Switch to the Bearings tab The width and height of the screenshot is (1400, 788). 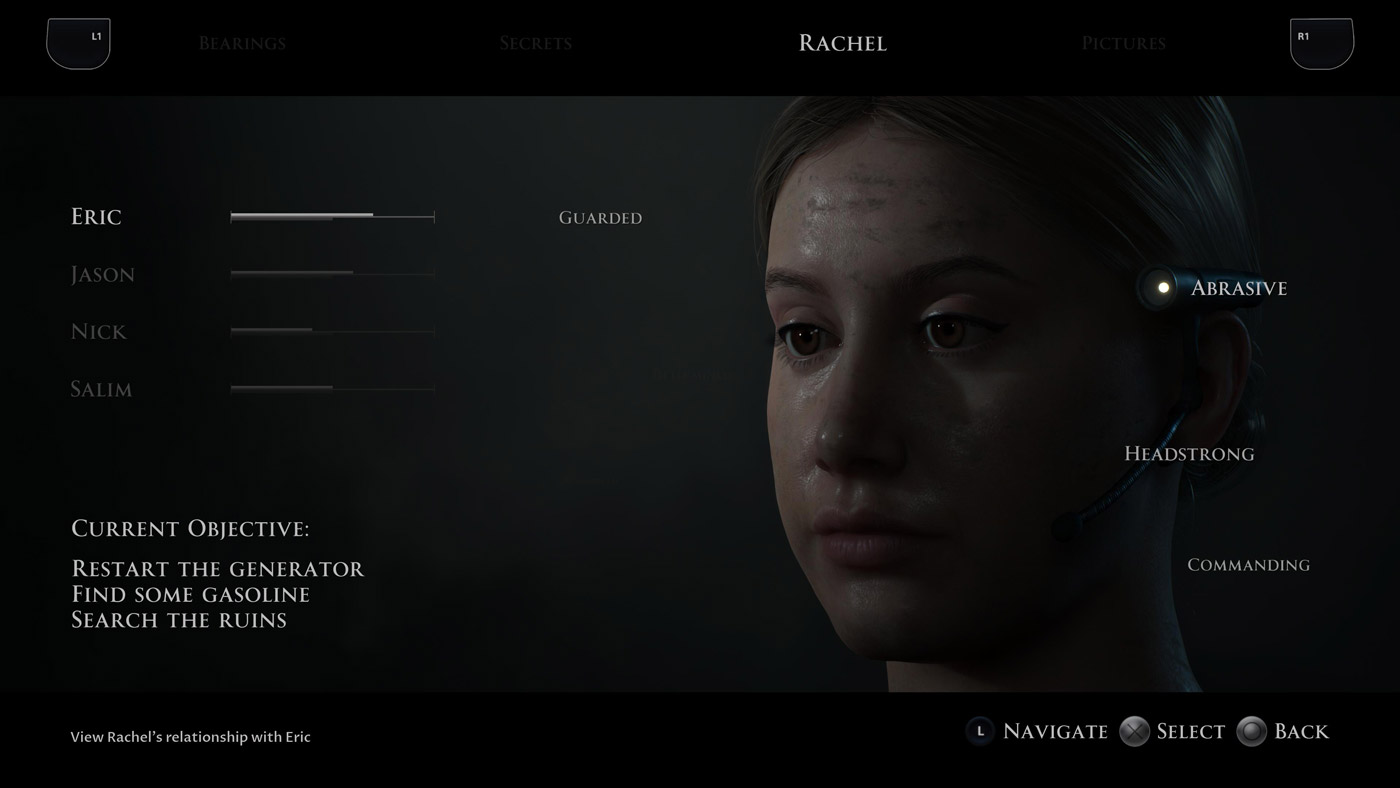[242, 43]
